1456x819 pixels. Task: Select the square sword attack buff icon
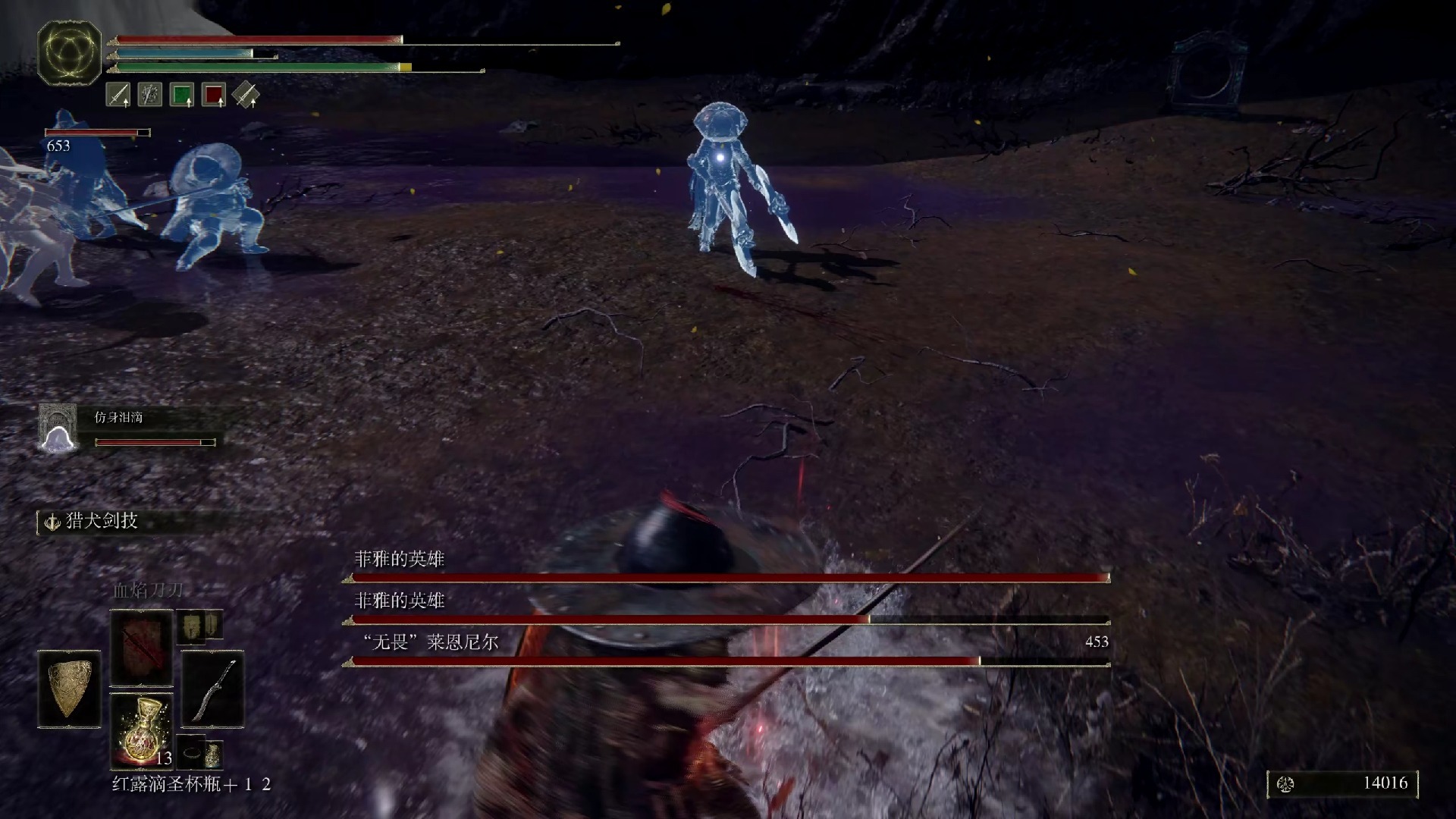point(118,95)
